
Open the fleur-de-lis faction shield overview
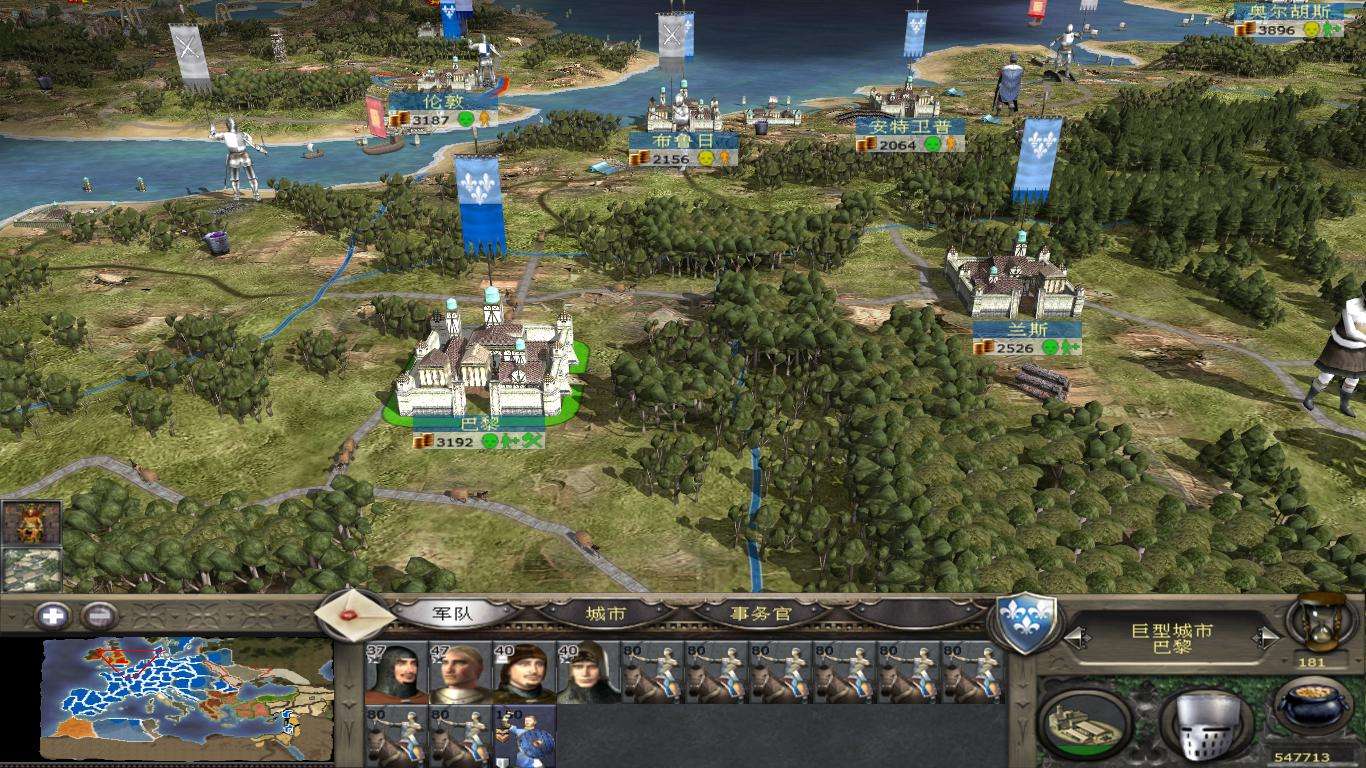1024,622
